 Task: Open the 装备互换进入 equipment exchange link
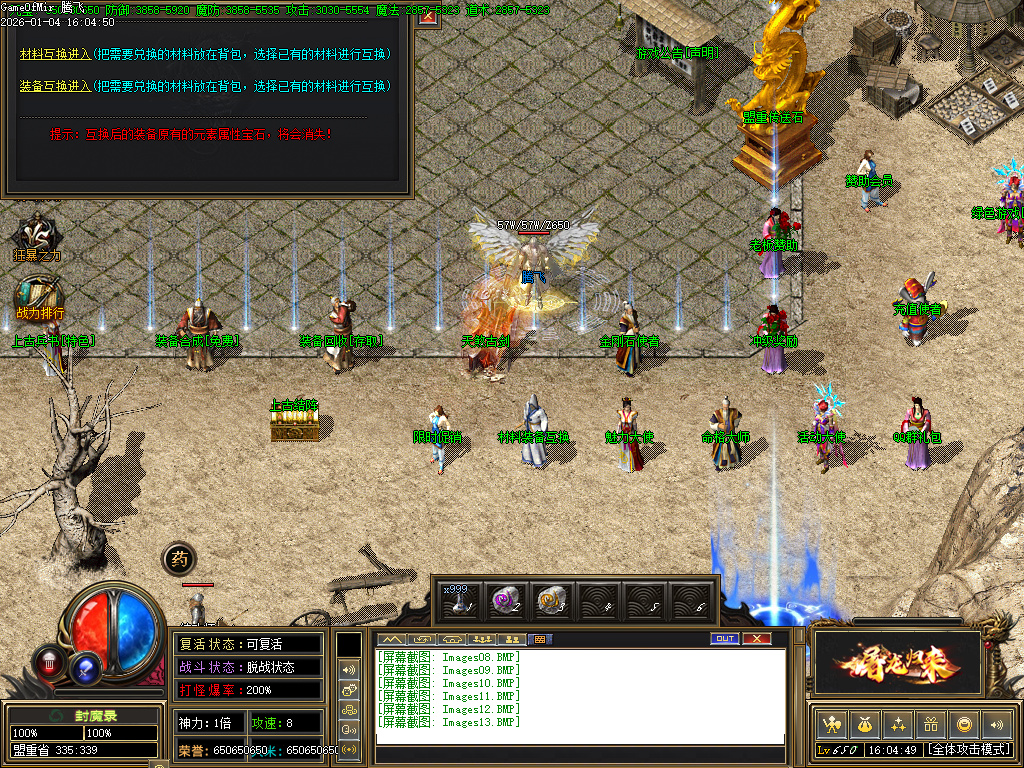tap(56, 86)
